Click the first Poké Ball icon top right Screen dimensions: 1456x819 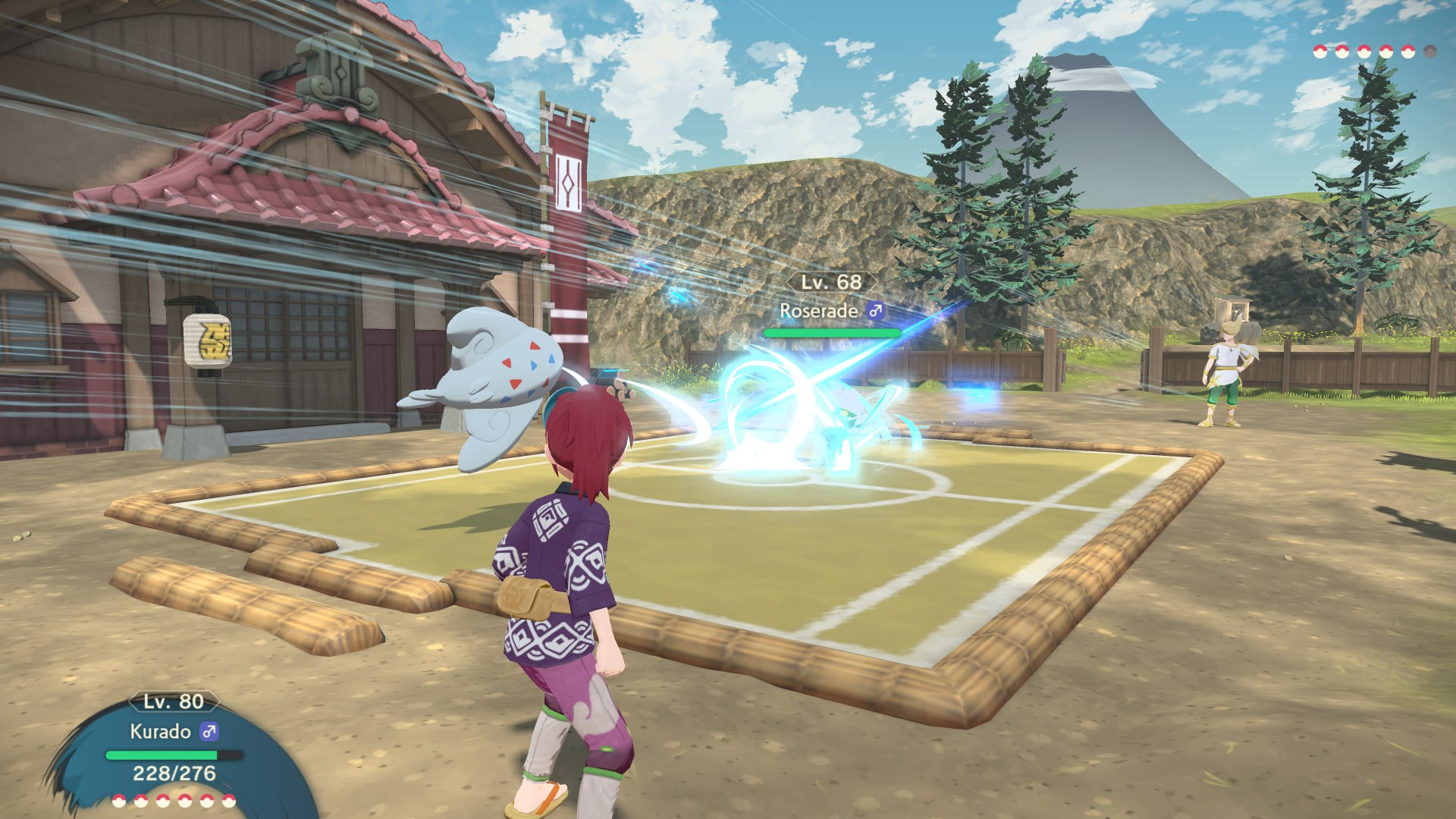(1319, 52)
